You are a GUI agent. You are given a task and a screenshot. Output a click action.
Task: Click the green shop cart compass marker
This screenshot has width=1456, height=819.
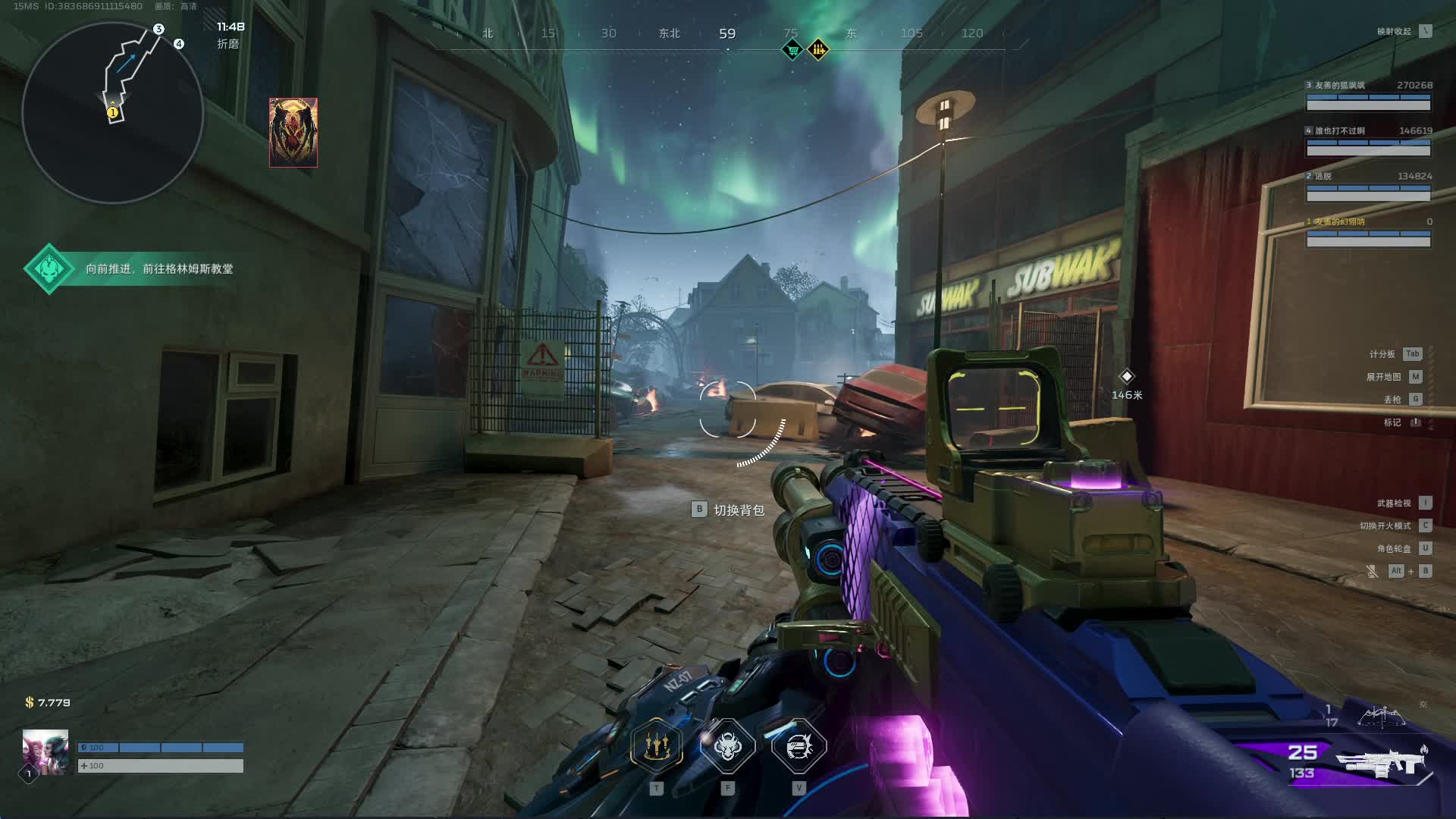tap(792, 51)
